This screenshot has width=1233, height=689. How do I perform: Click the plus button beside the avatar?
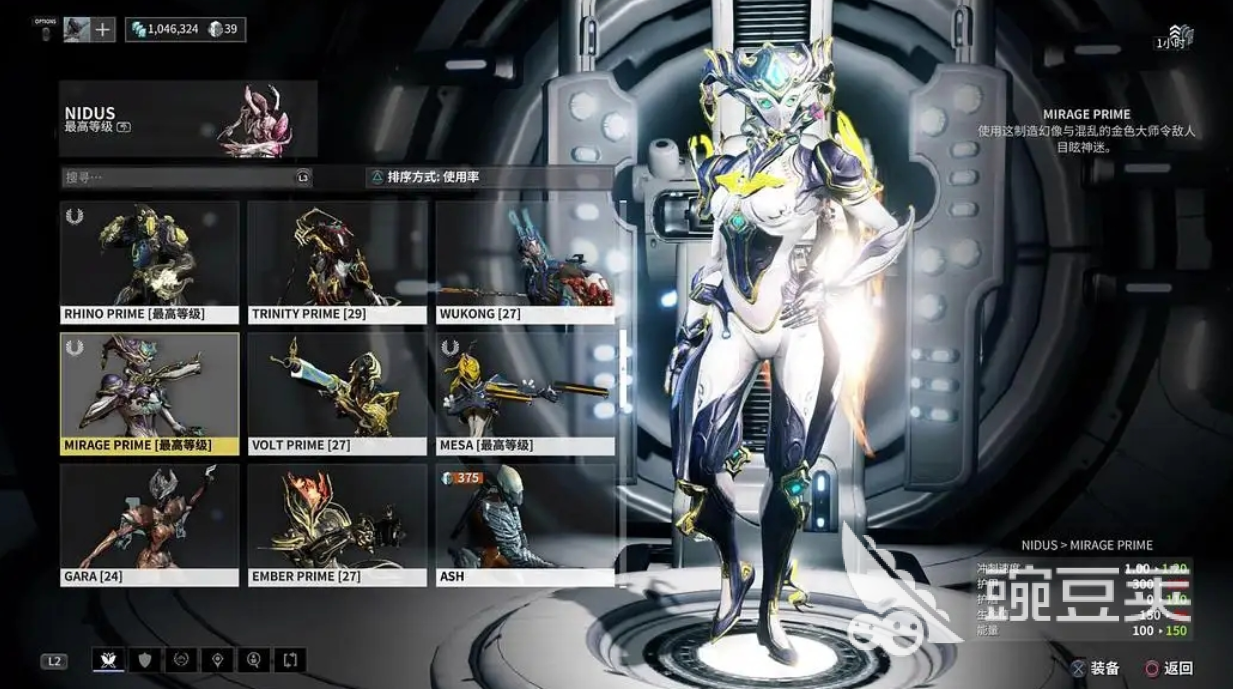click(103, 30)
